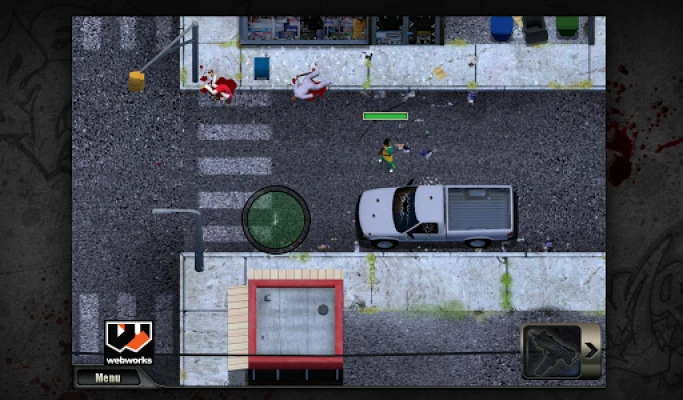Click the webworks logo

pos(129,341)
